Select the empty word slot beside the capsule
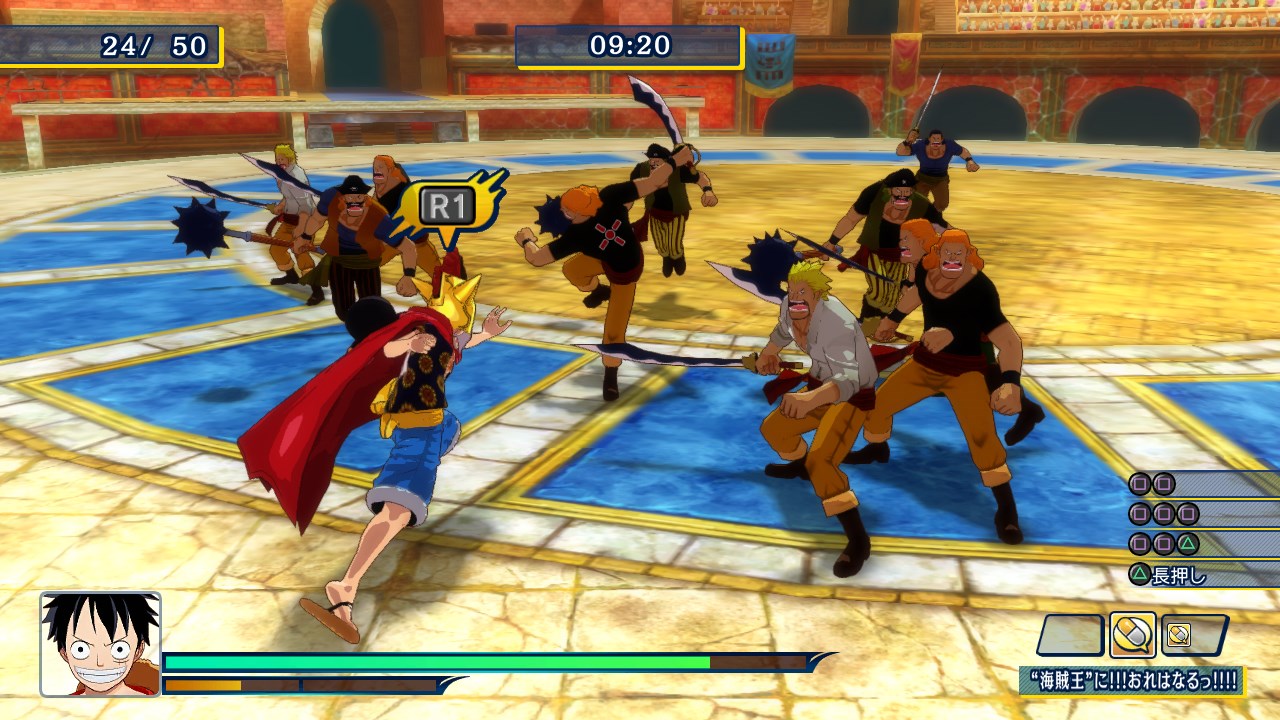The width and height of the screenshot is (1280, 720). (x=1071, y=635)
